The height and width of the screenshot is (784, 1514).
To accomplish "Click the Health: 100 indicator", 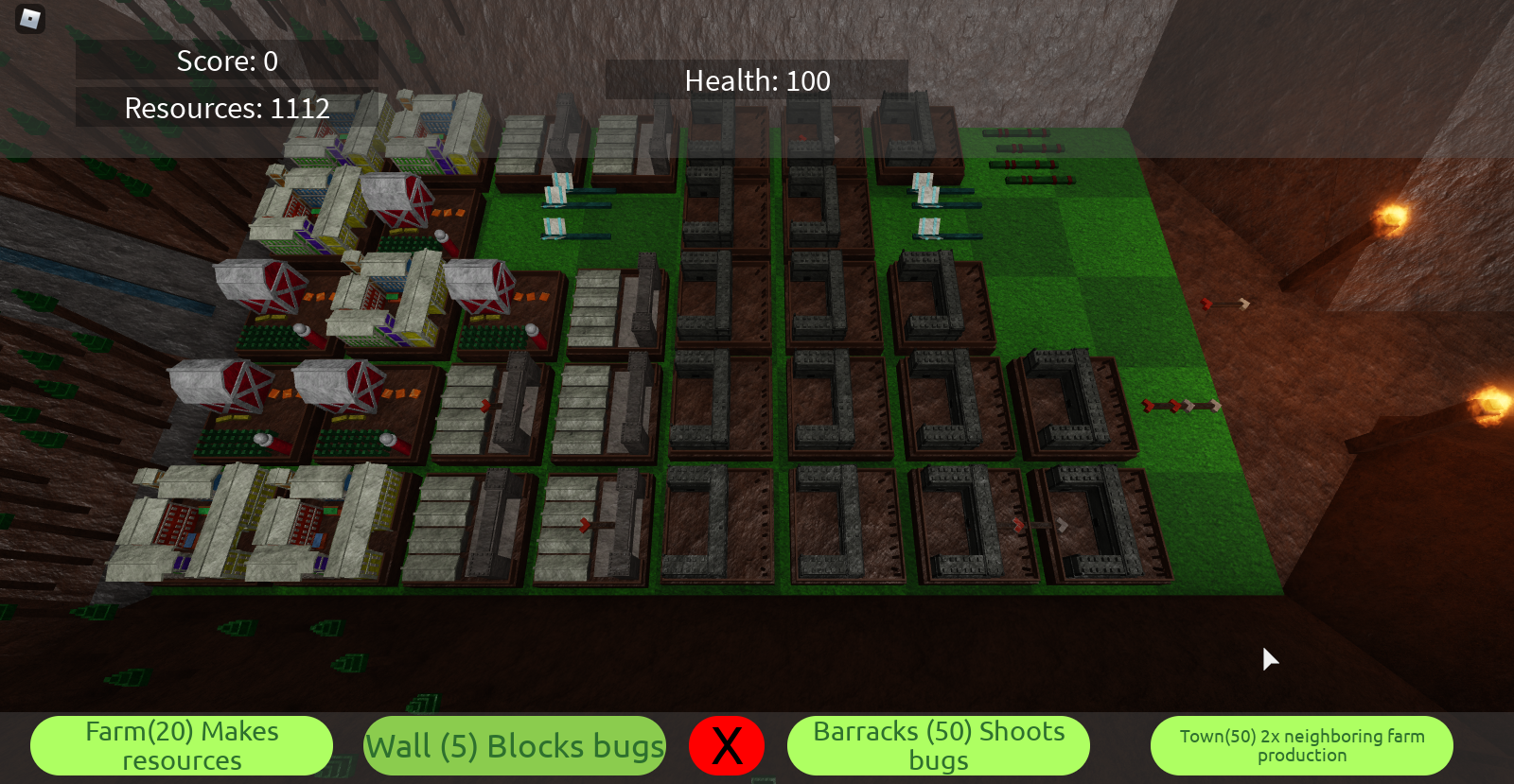I will point(757,81).
